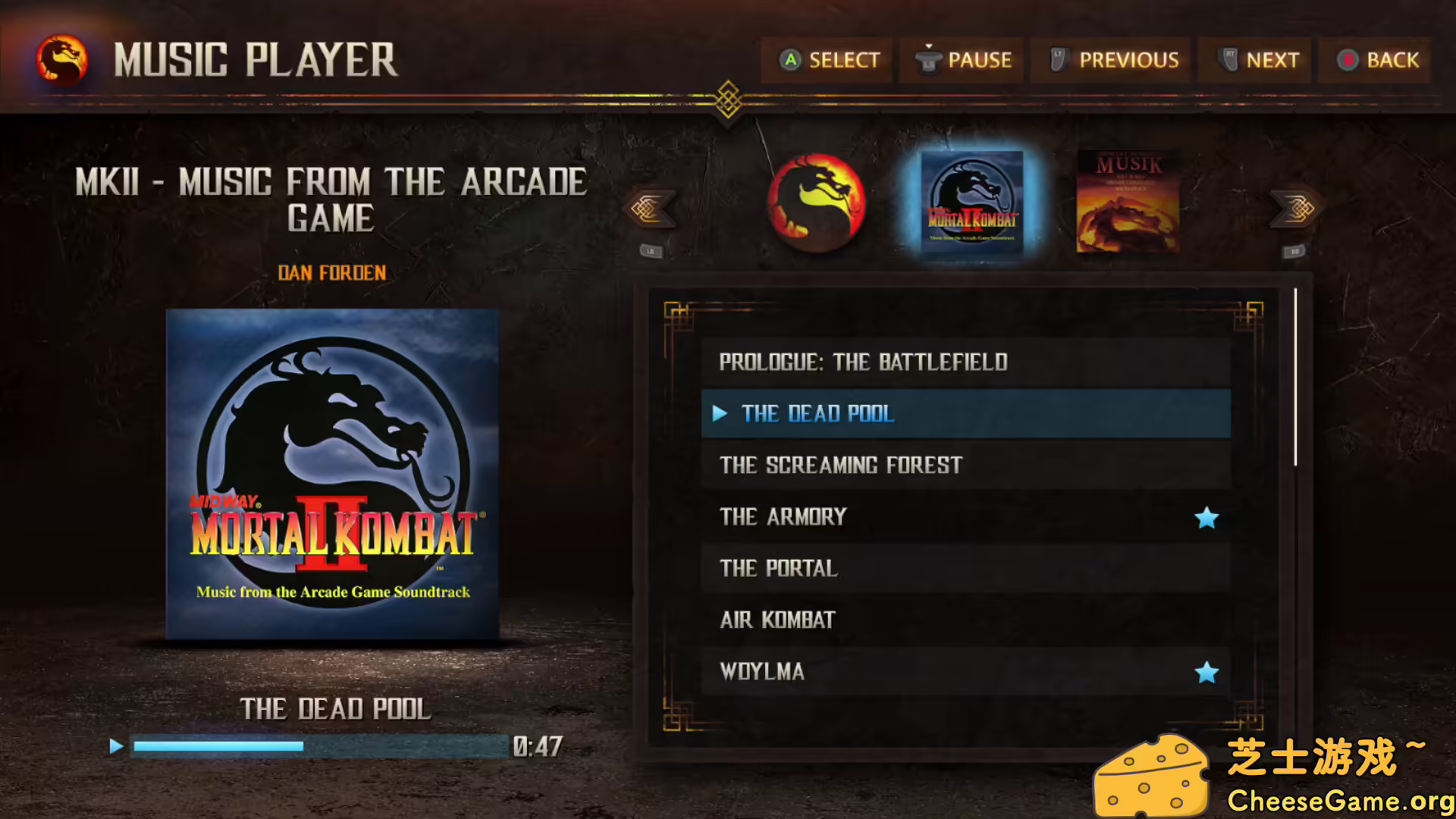Image resolution: width=1456 pixels, height=819 pixels.
Task: Click the red B Back icon
Action: click(x=1349, y=60)
